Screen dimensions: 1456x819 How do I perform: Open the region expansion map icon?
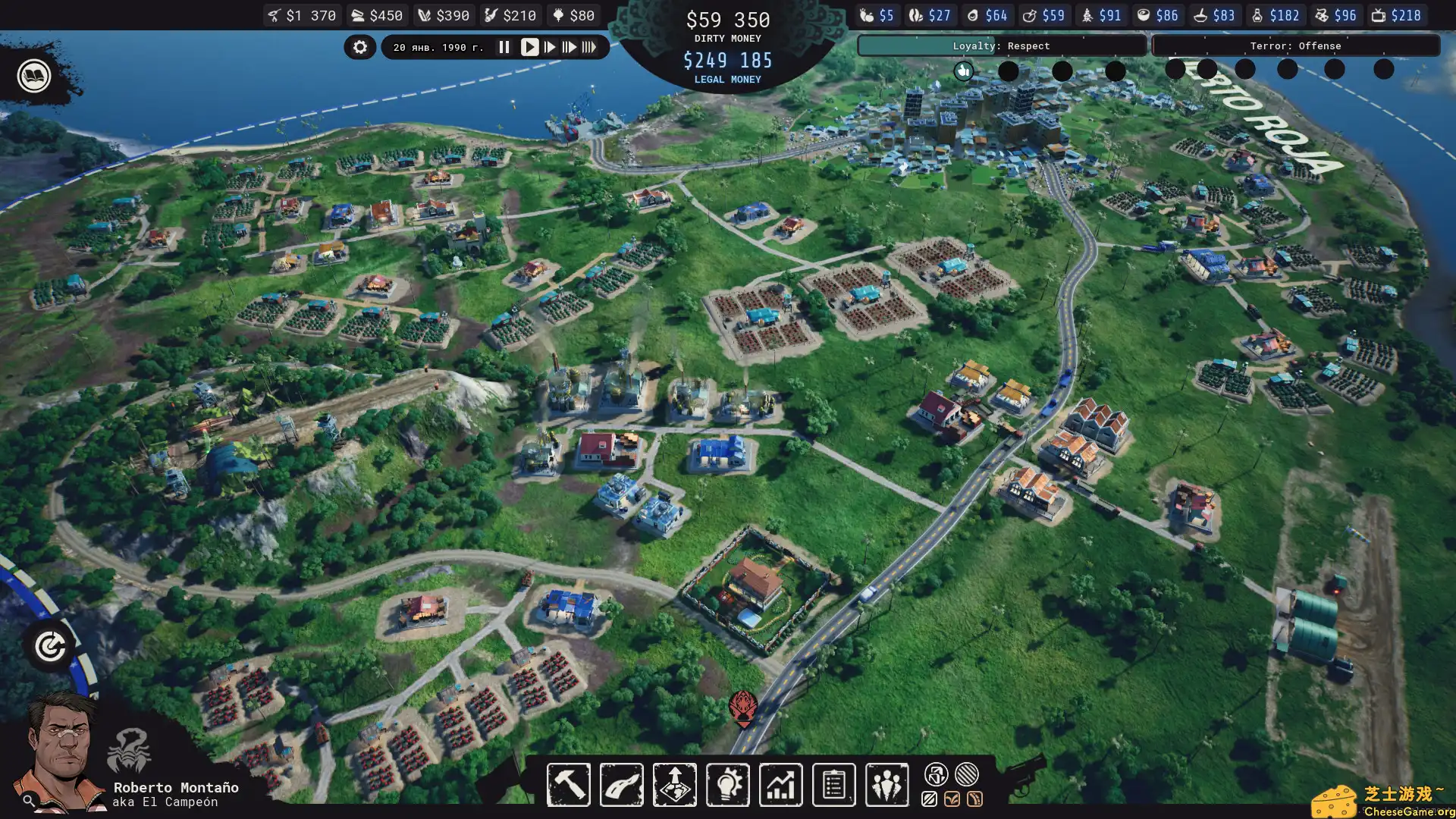pos(674,785)
